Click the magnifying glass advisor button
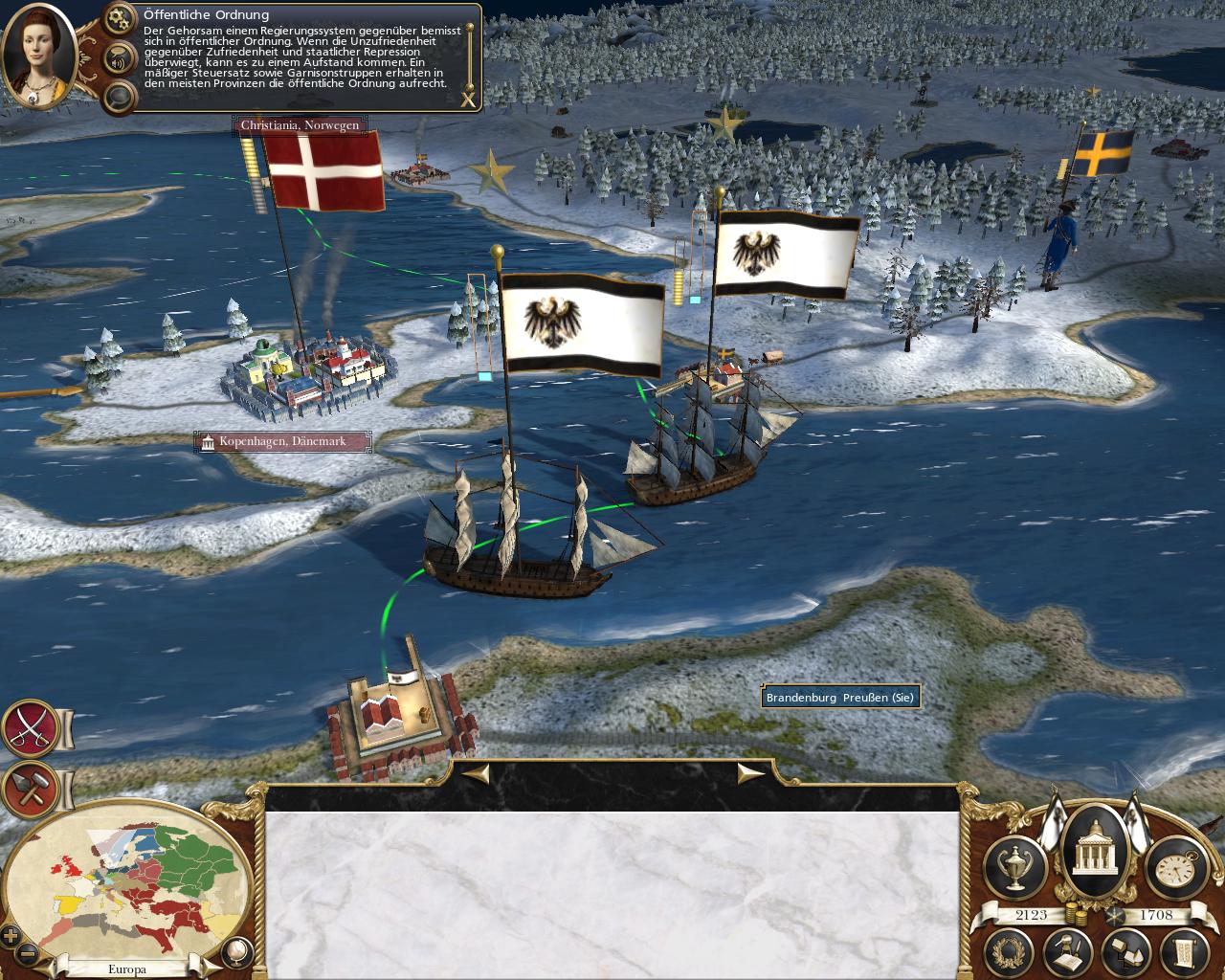 (x=120, y=96)
